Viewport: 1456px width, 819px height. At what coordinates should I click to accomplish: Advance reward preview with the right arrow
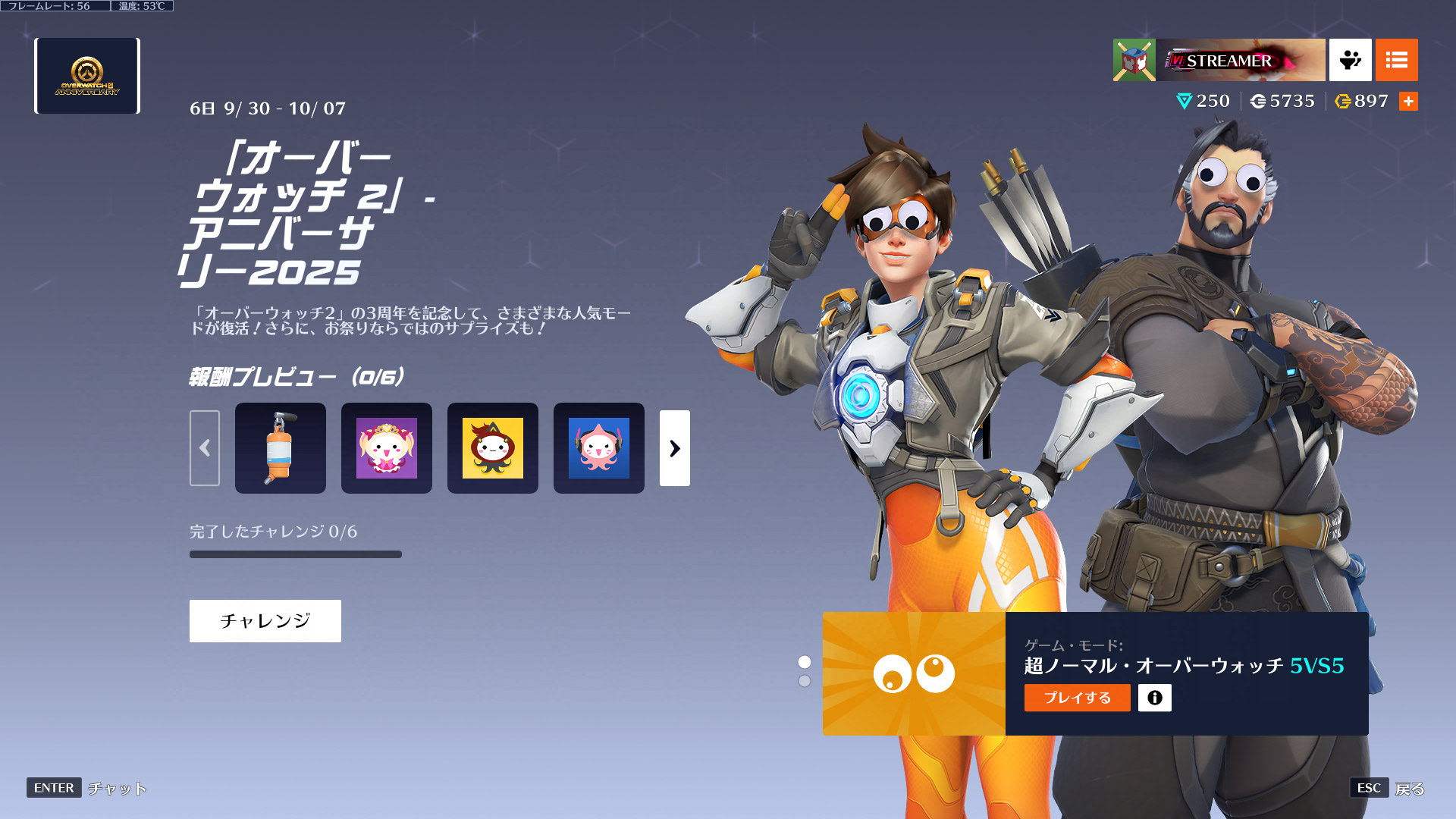674,448
